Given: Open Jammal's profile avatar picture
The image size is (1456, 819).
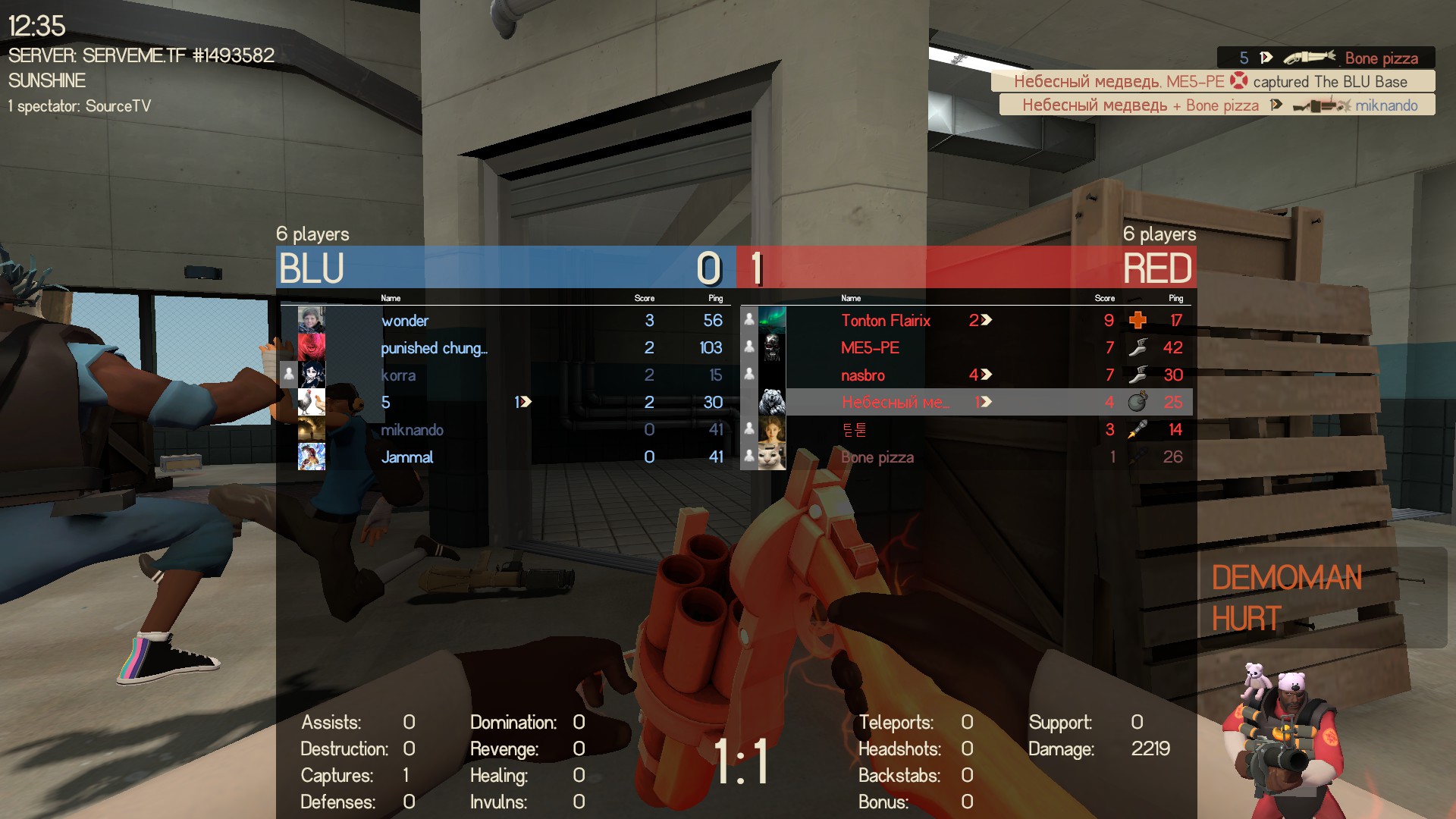Looking at the screenshot, I should point(311,457).
